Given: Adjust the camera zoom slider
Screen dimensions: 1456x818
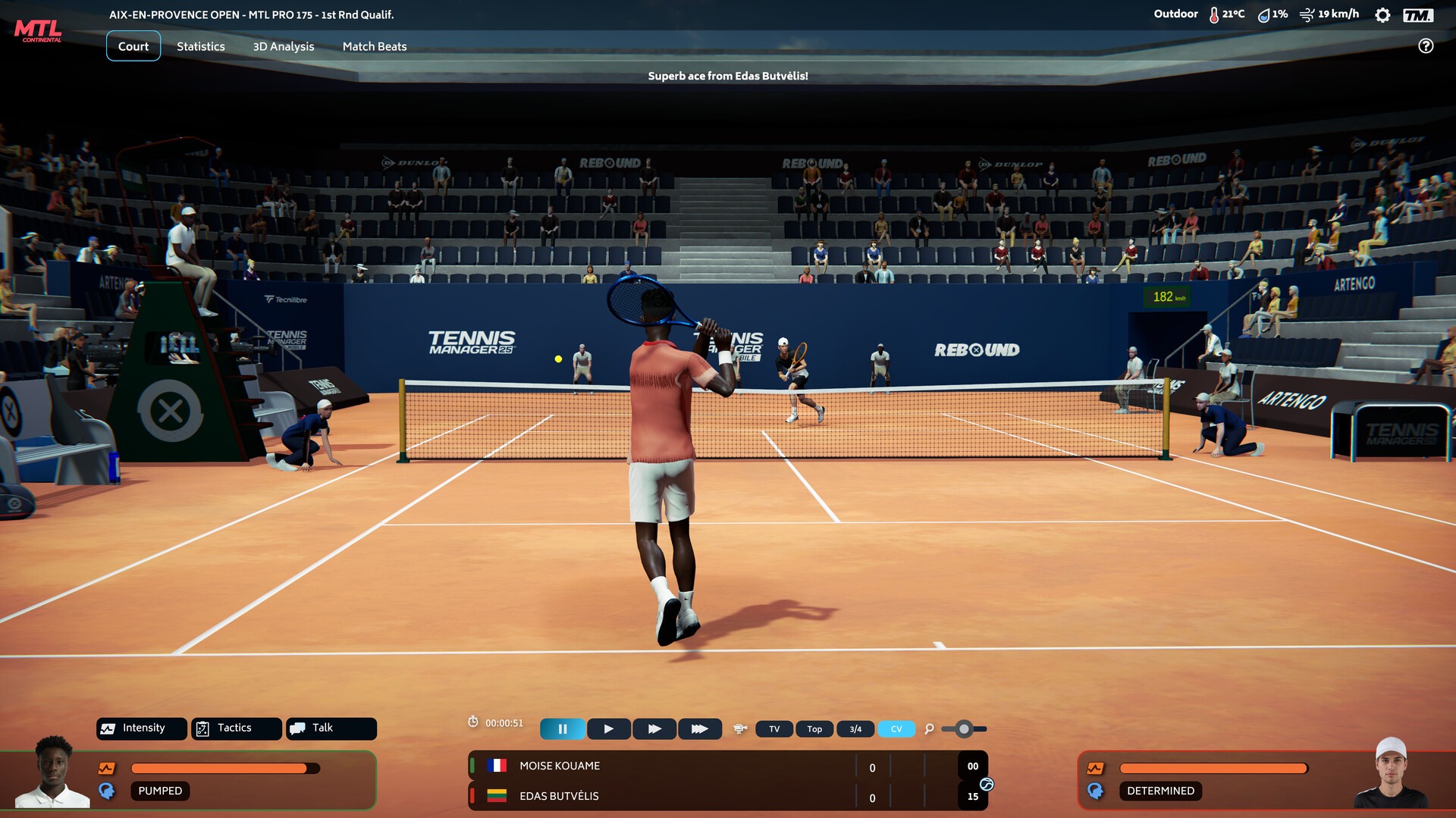Looking at the screenshot, I should pyautogui.click(x=964, y=729).
